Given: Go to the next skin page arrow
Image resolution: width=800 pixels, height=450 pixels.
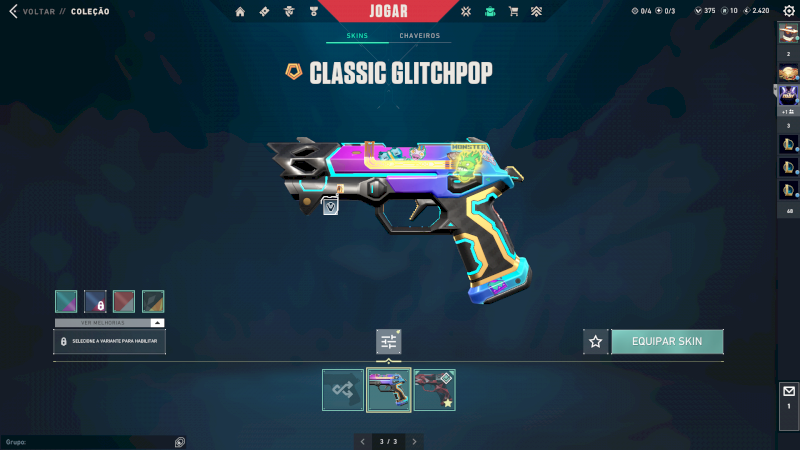Looking at the screenshot, I should click(415, 441).
